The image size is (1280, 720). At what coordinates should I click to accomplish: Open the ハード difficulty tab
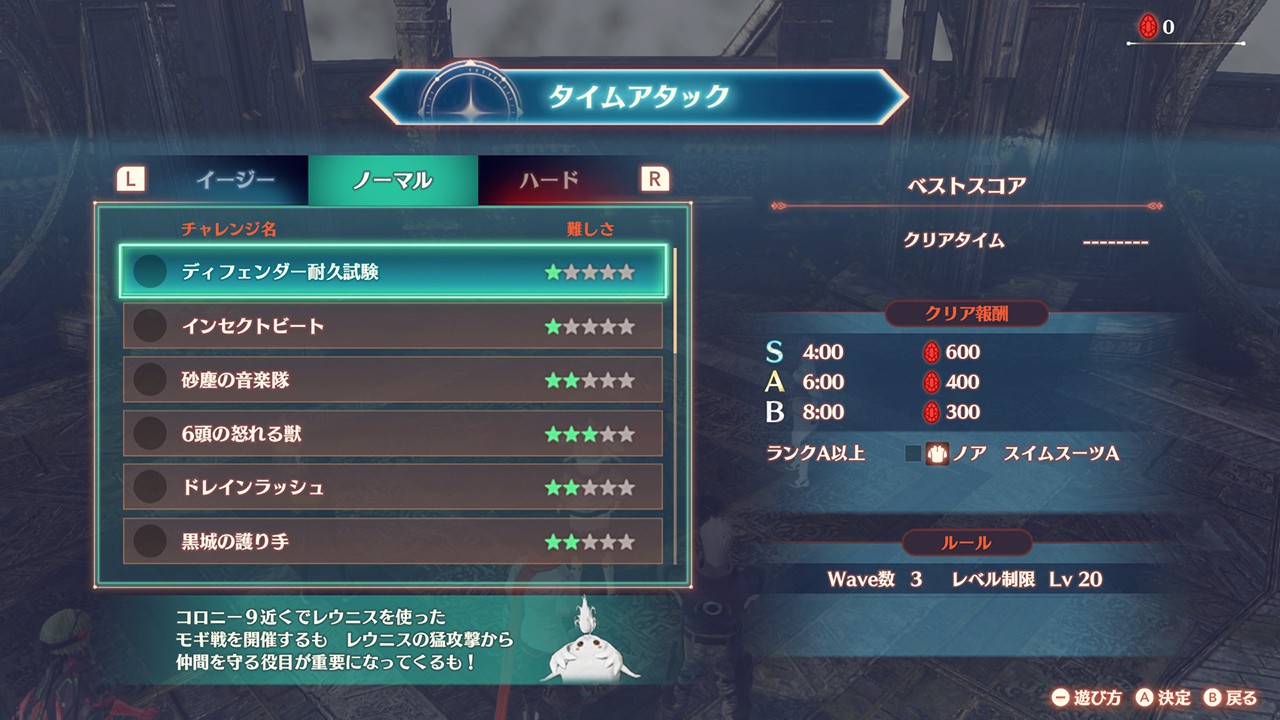click(549, 180)
